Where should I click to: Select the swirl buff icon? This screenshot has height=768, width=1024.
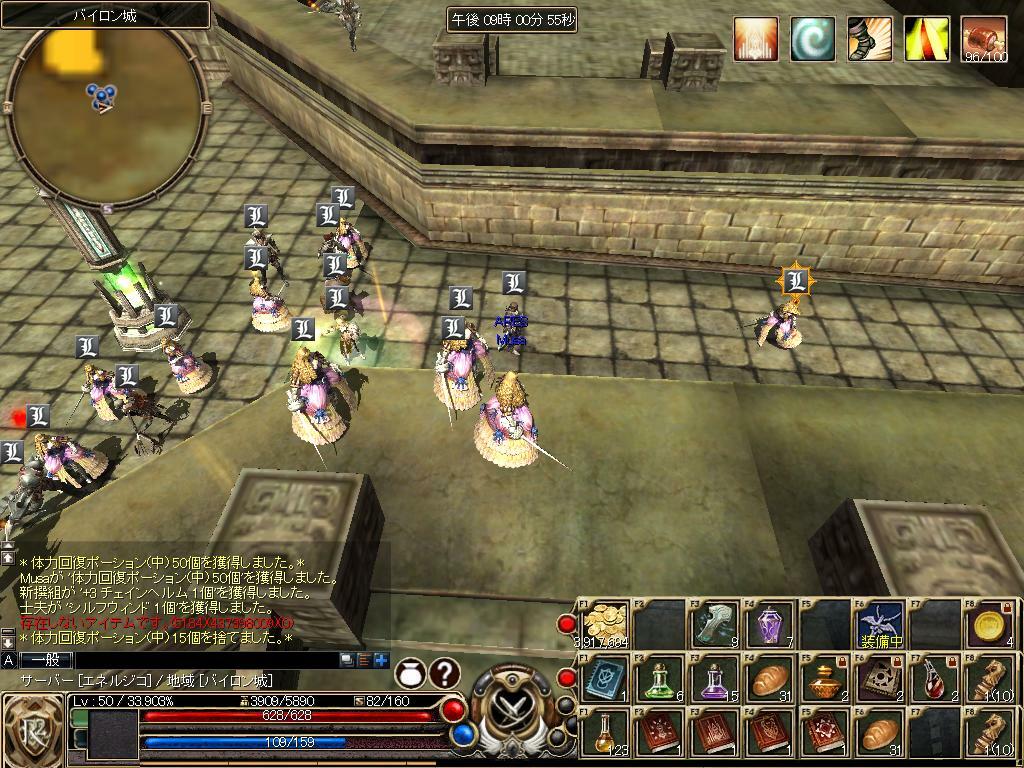(812, 40)
